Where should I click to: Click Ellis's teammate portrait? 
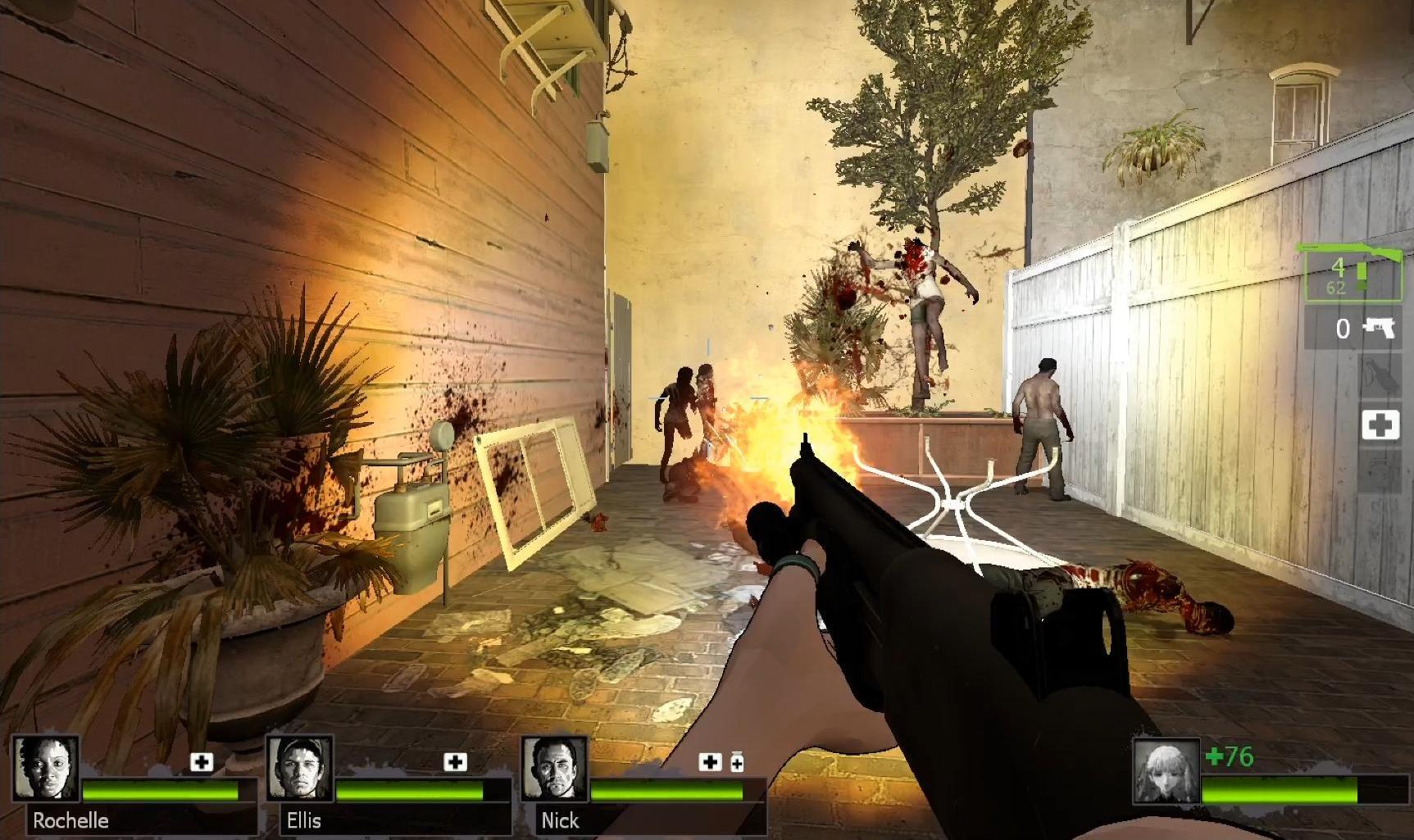tap(300, 768)
